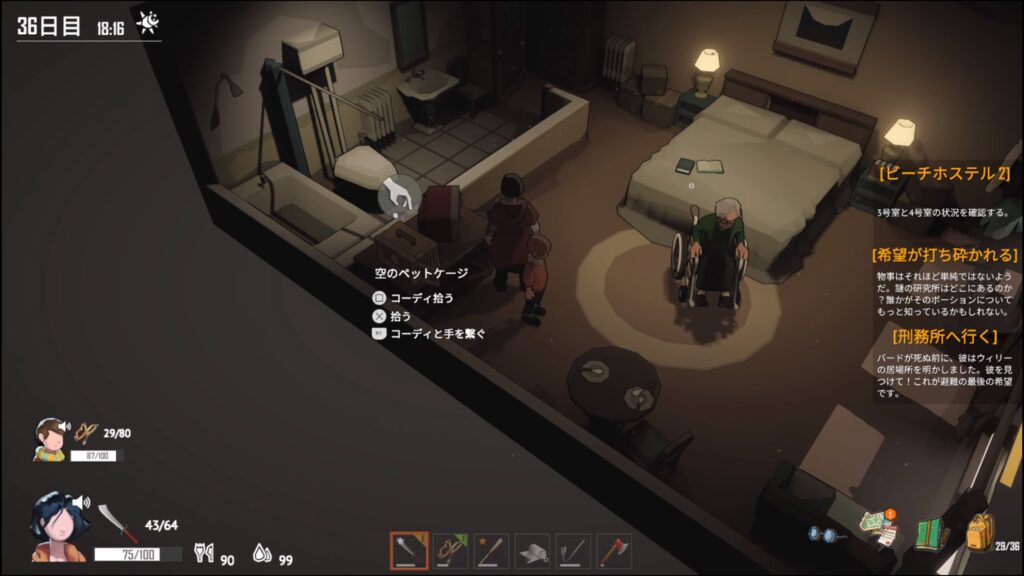Open the 希望が打ち砕かれる quest entry
The image size is (1024, 576).
point(945,255)
